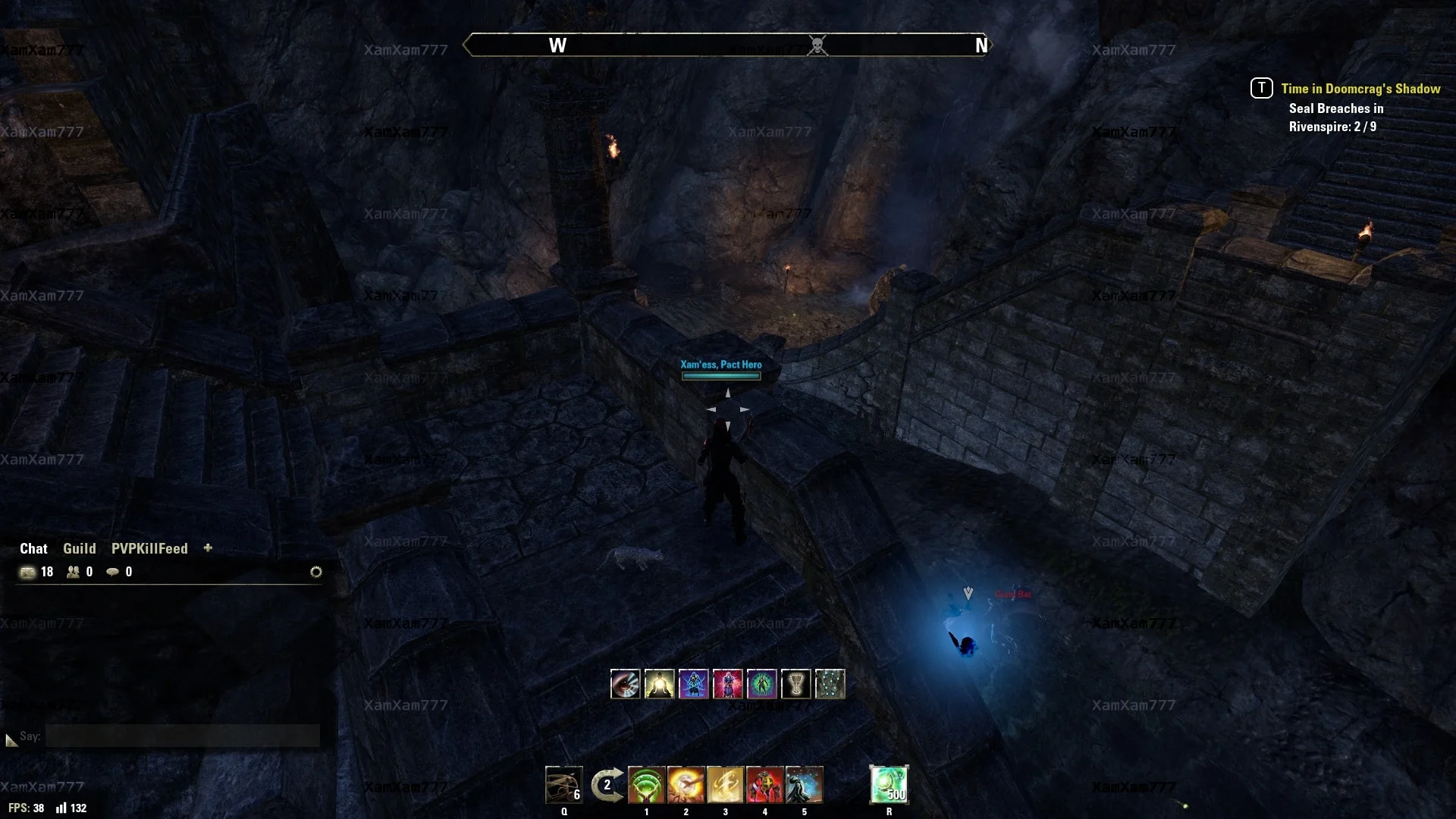The width and height of the screenshot is (1456, 819).
Task: Select the Chat tab
Action: [x=33, y=548]
